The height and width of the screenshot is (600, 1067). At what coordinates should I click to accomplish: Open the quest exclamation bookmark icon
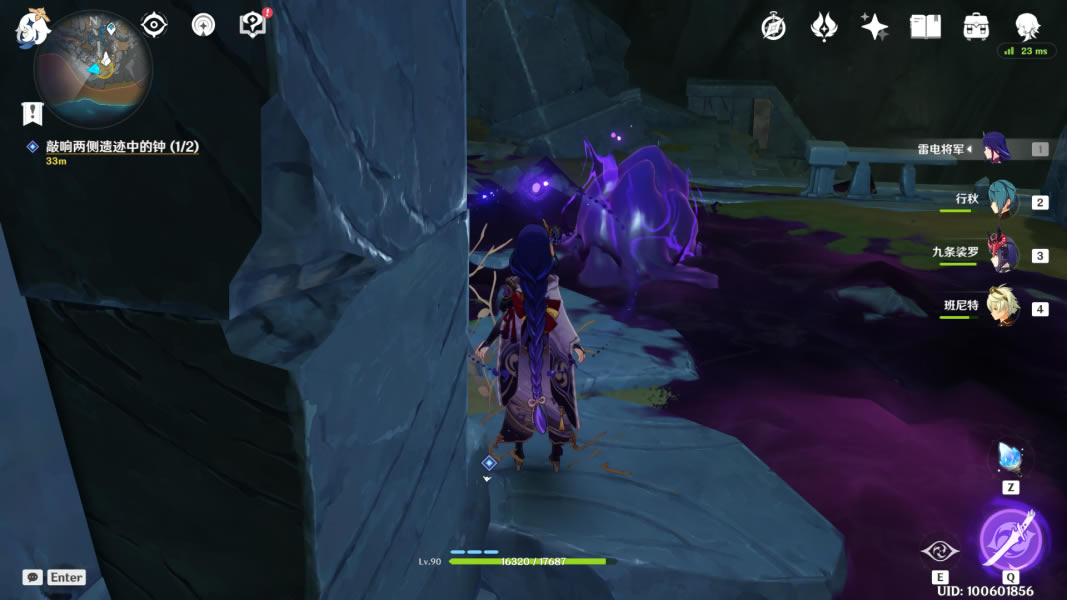(x=33, y=113)
